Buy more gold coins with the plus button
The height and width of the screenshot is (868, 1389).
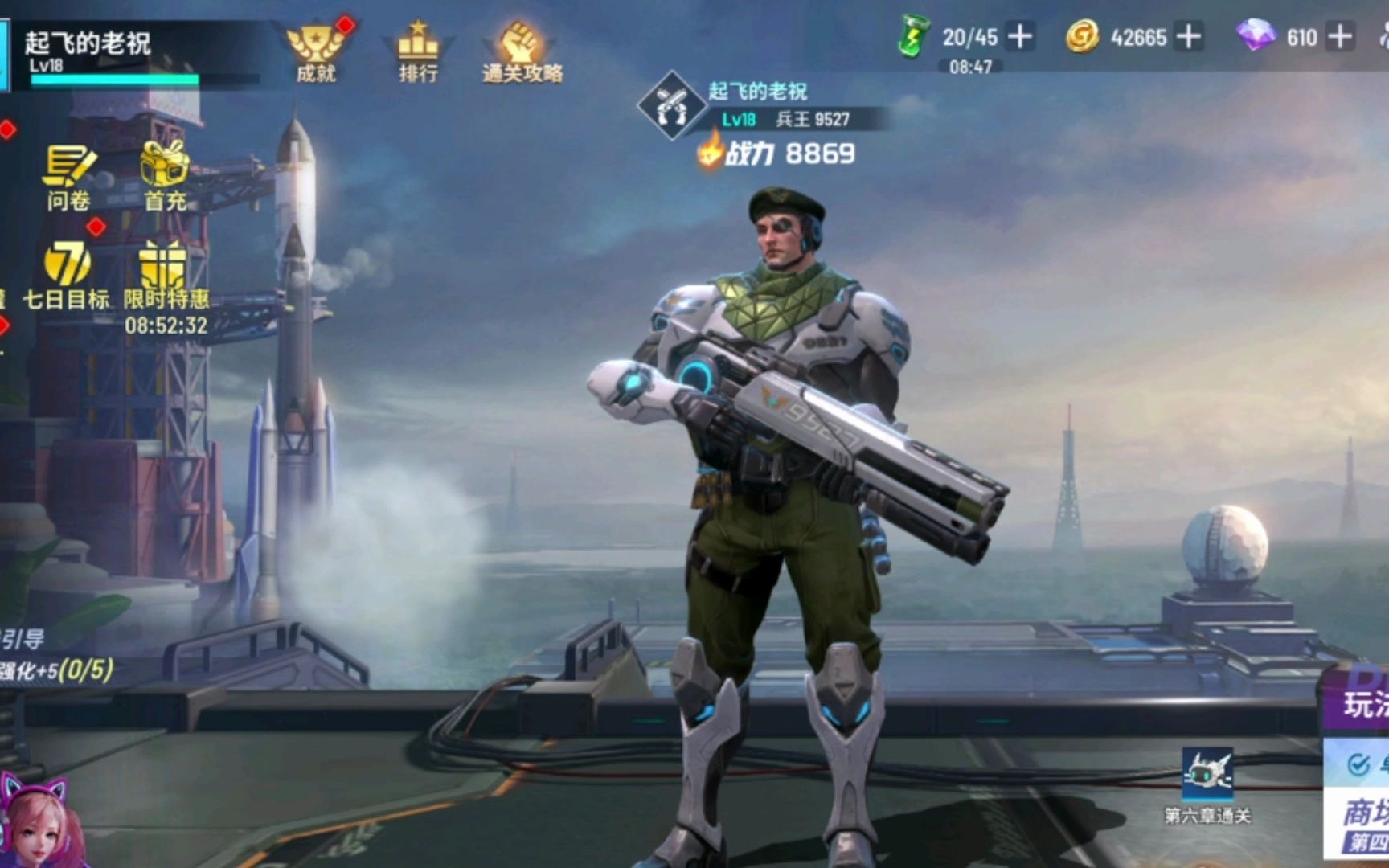pyautogui.click(x=1188, y=37)
